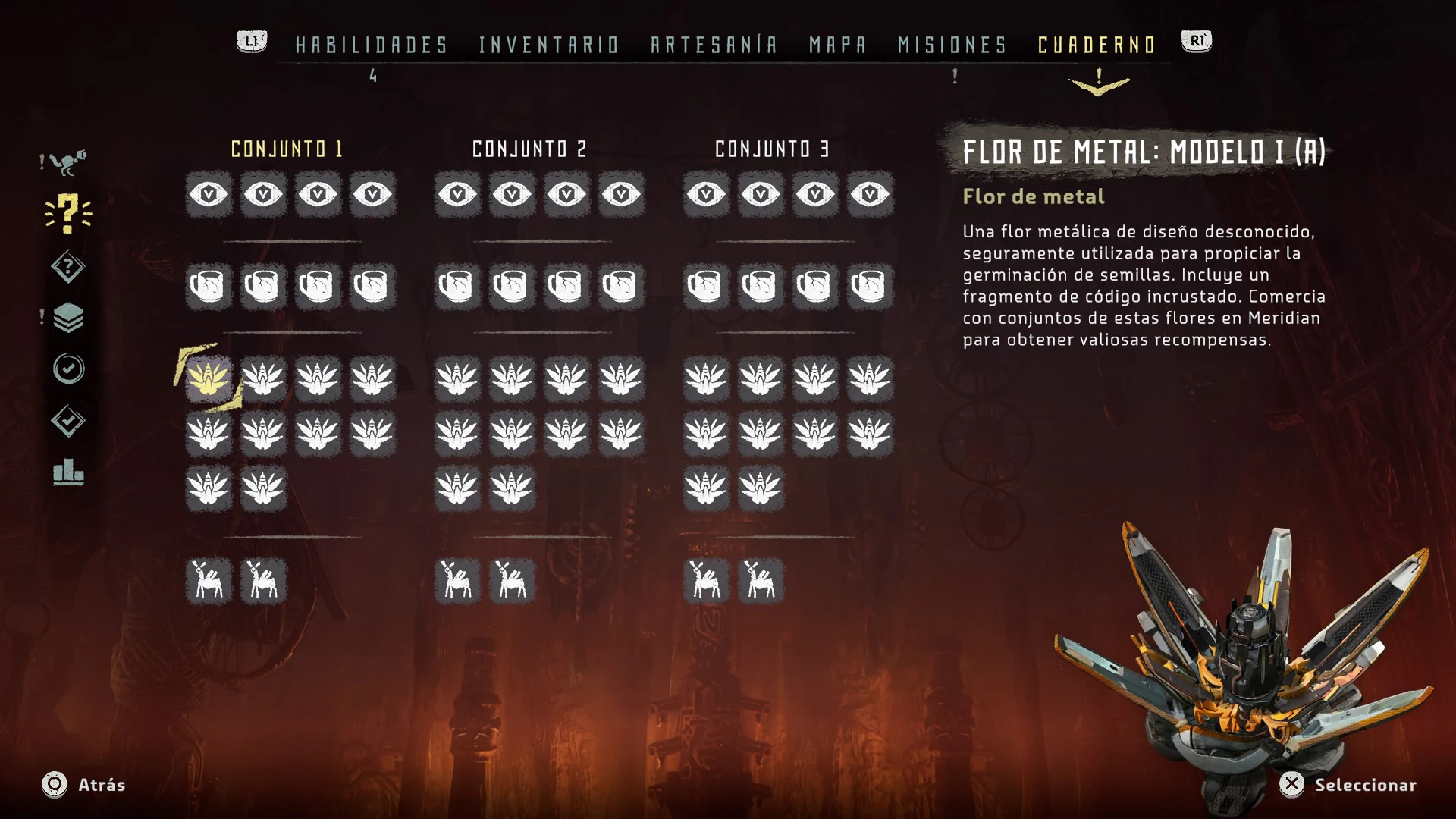Choose the Conjunto 3 set header
Screen dimensions: 1456x819
click(x=773, y=149)
